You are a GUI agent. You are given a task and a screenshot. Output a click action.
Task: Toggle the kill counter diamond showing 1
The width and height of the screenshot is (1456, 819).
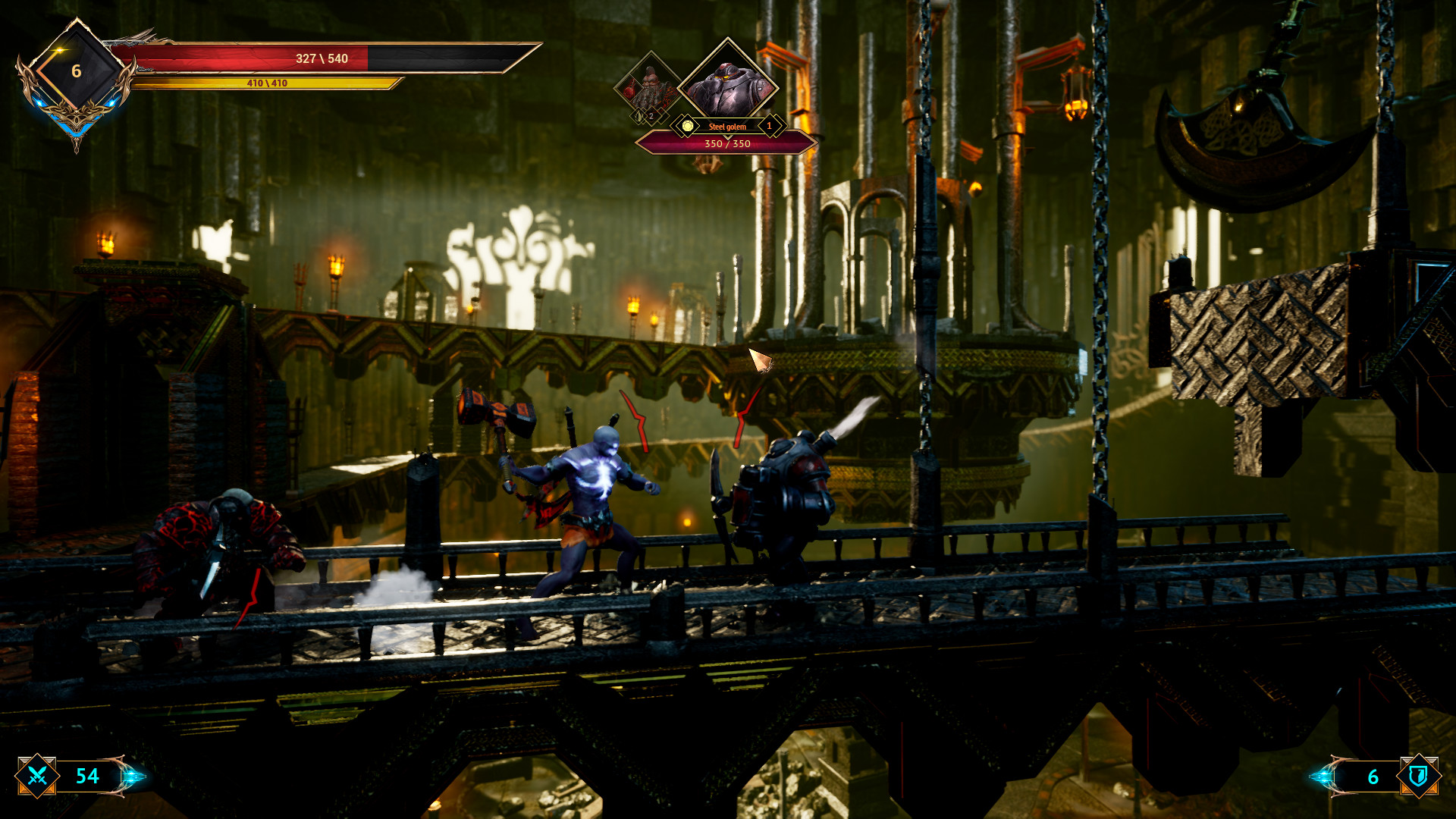point(770,126)
